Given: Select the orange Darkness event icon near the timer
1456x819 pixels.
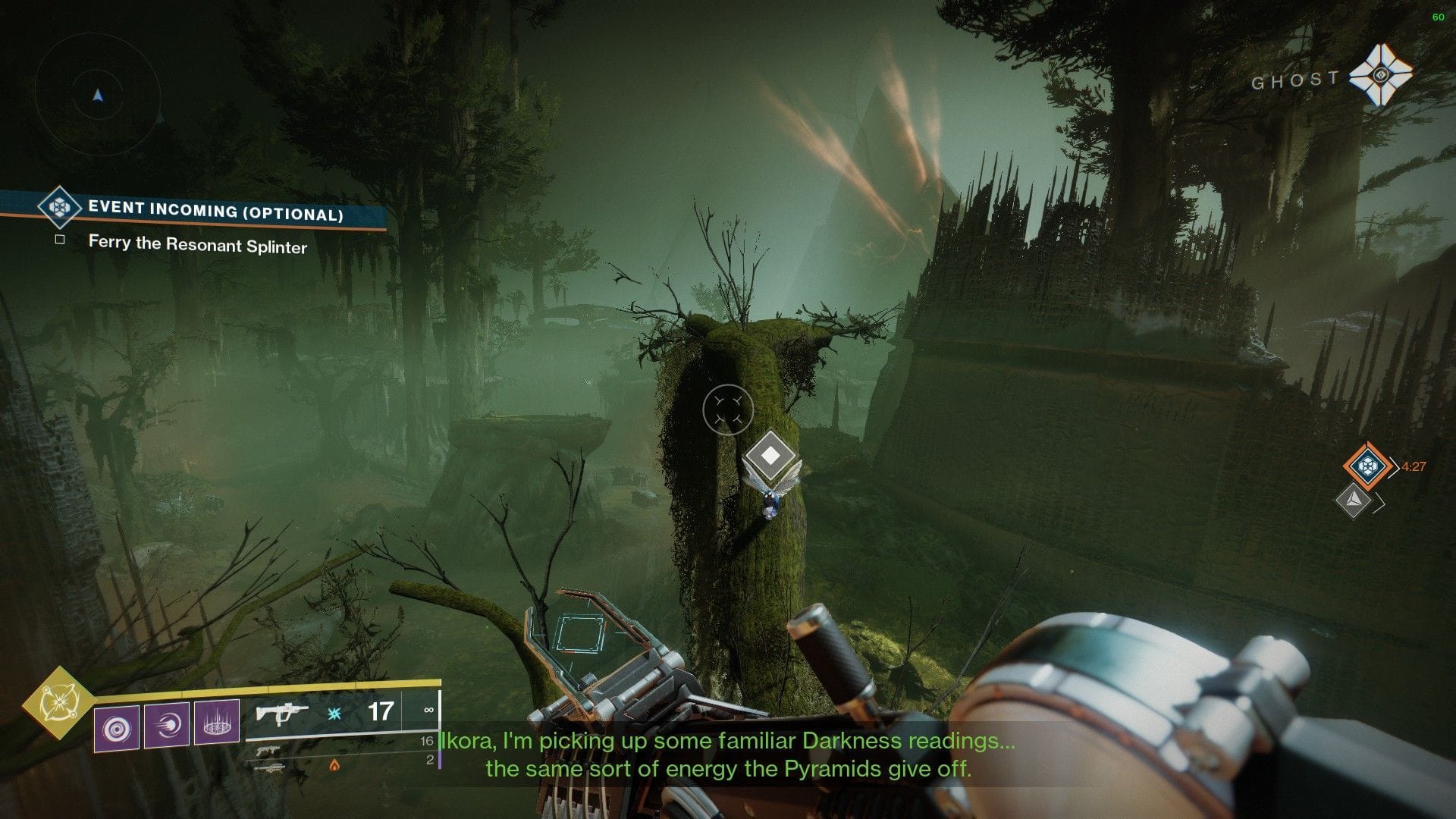Looking at the screenshot, I should 1367,466.
